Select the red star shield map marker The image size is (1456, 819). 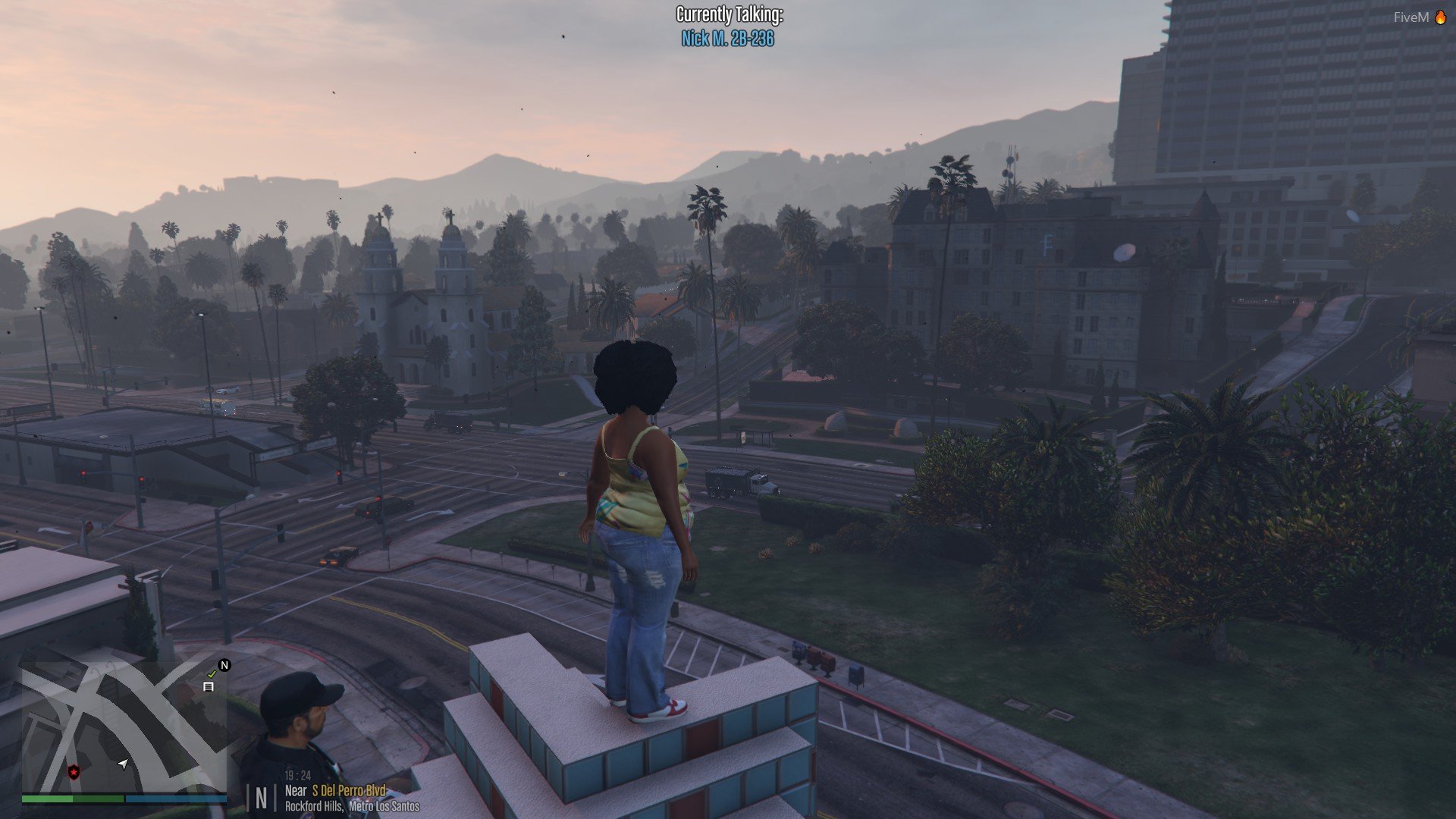tap(74, 772)
